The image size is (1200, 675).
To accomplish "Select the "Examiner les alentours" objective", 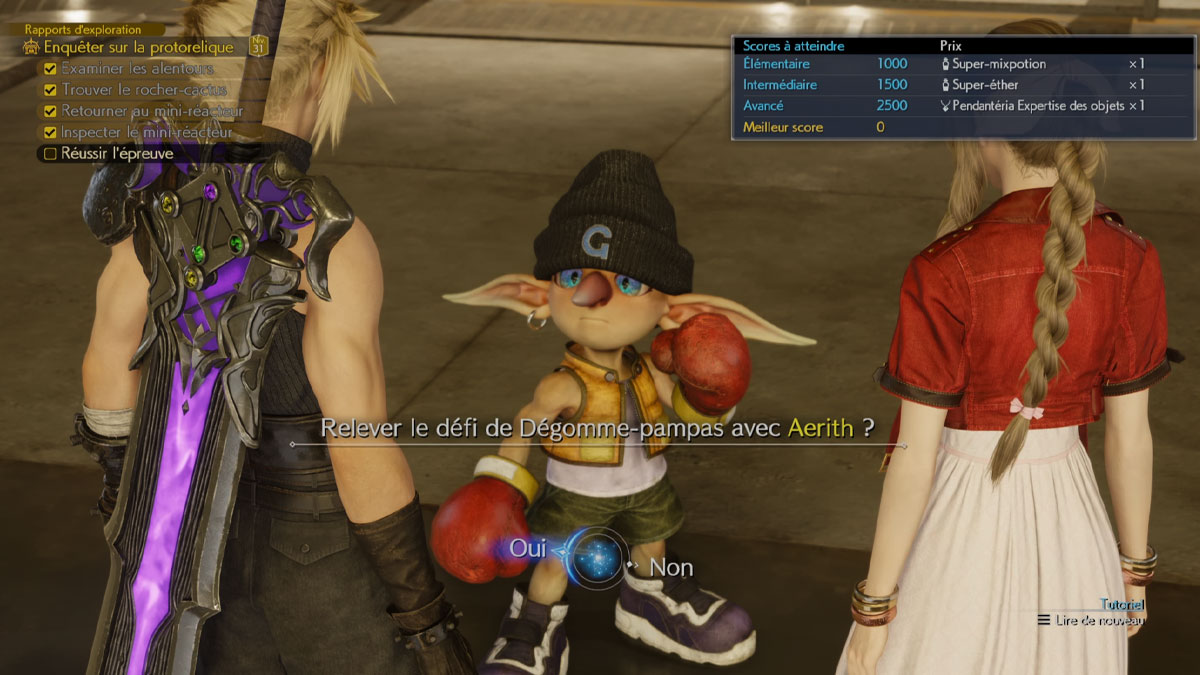I will (137, 69).
